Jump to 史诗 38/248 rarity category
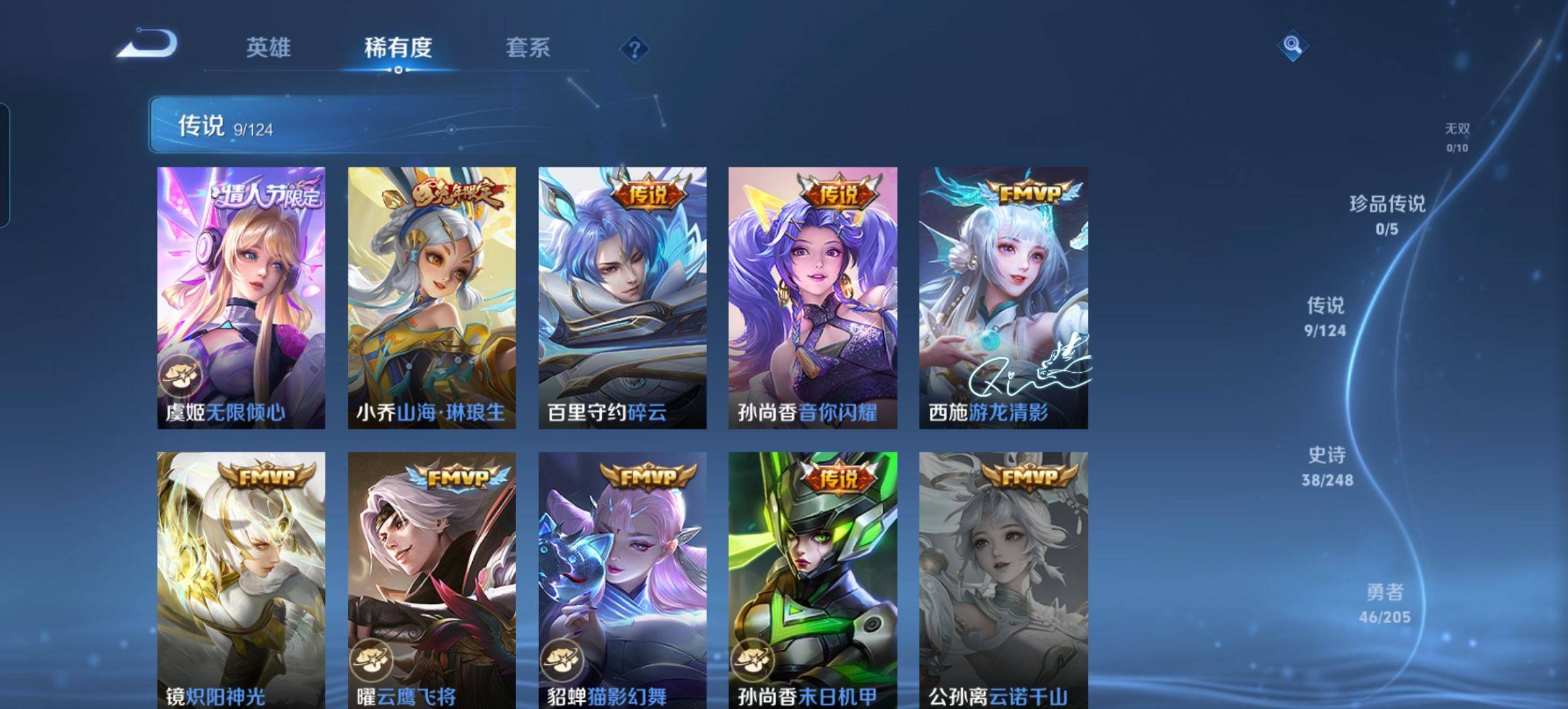Image resolution: width=1568 pixels, height=709 pixels. pyautogui.click(x=1327, y=467)
